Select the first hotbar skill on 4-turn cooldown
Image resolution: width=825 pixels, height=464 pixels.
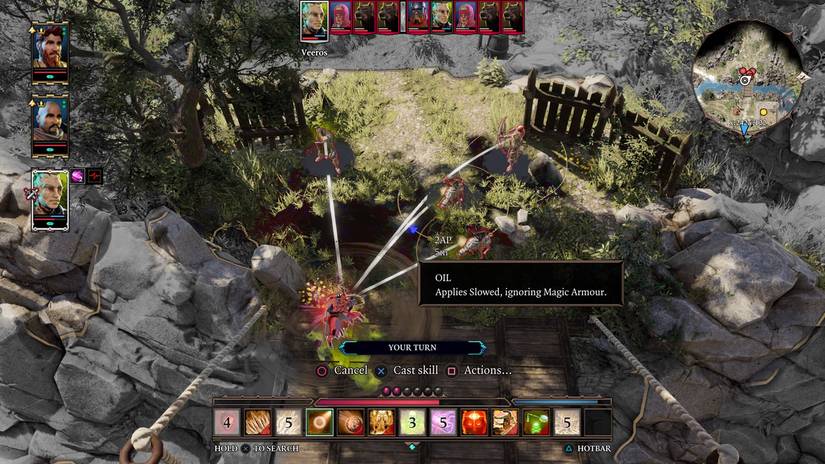click(228, 423)
